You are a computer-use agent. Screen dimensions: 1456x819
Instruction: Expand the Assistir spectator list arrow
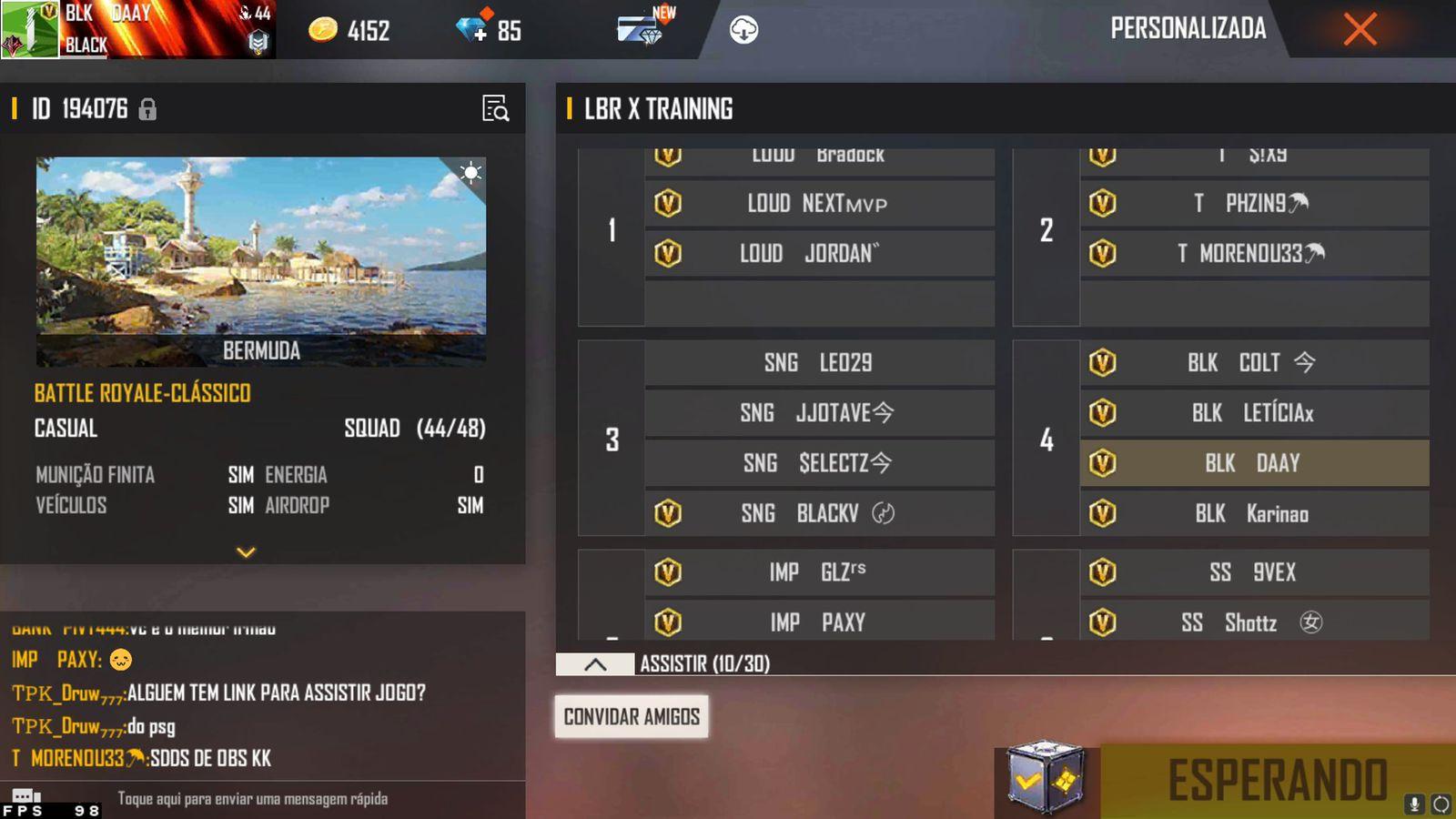pos(595,664)
